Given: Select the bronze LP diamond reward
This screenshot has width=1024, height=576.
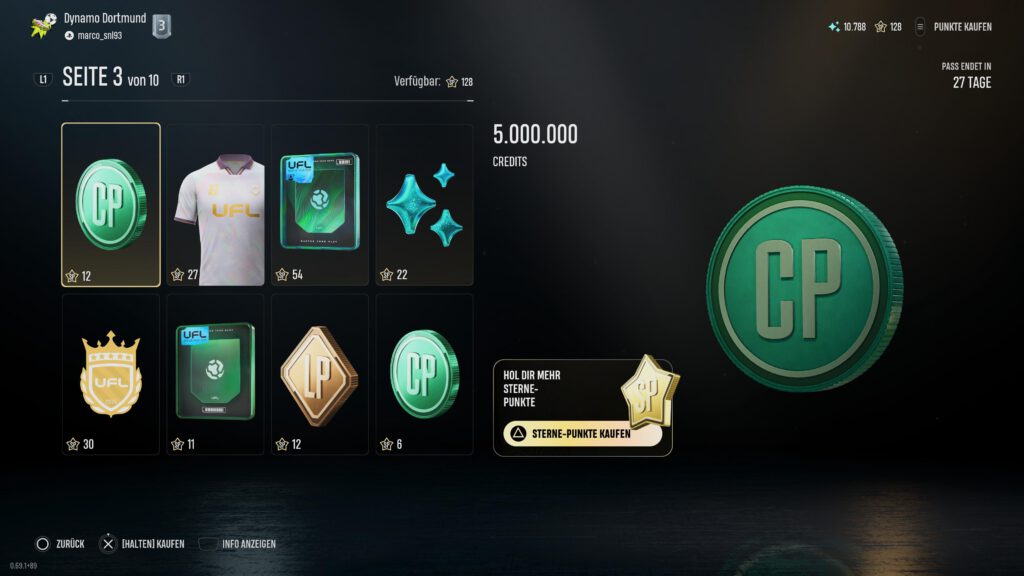Looking at the screenshot, I should 319,373.
